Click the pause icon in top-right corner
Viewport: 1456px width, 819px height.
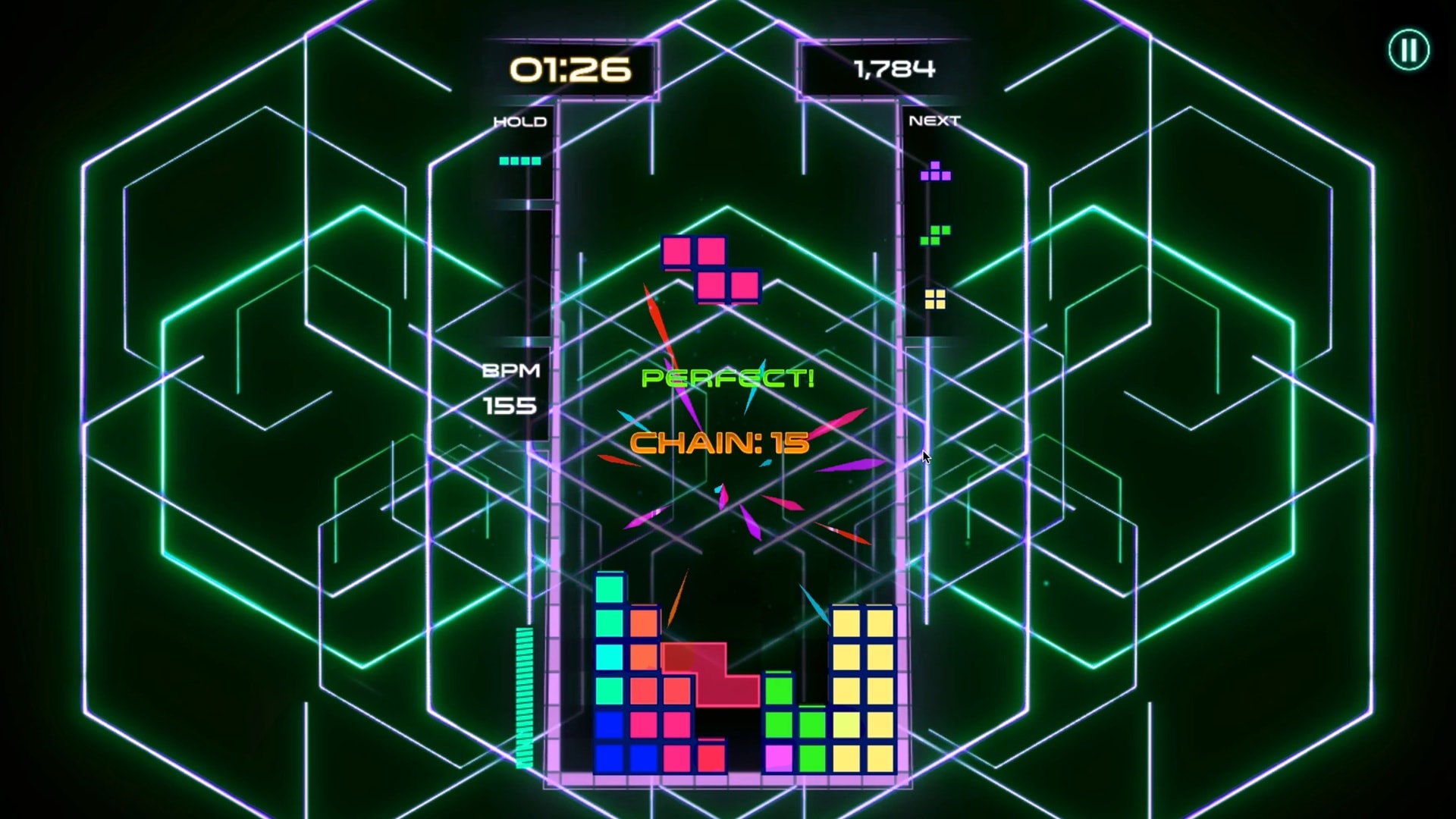click(1408, 50)
